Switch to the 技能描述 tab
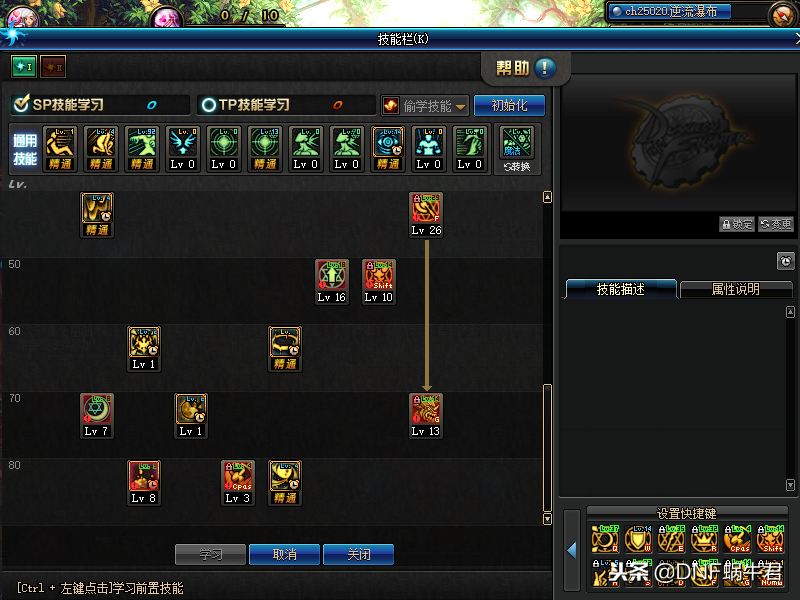 coord(621,289)
